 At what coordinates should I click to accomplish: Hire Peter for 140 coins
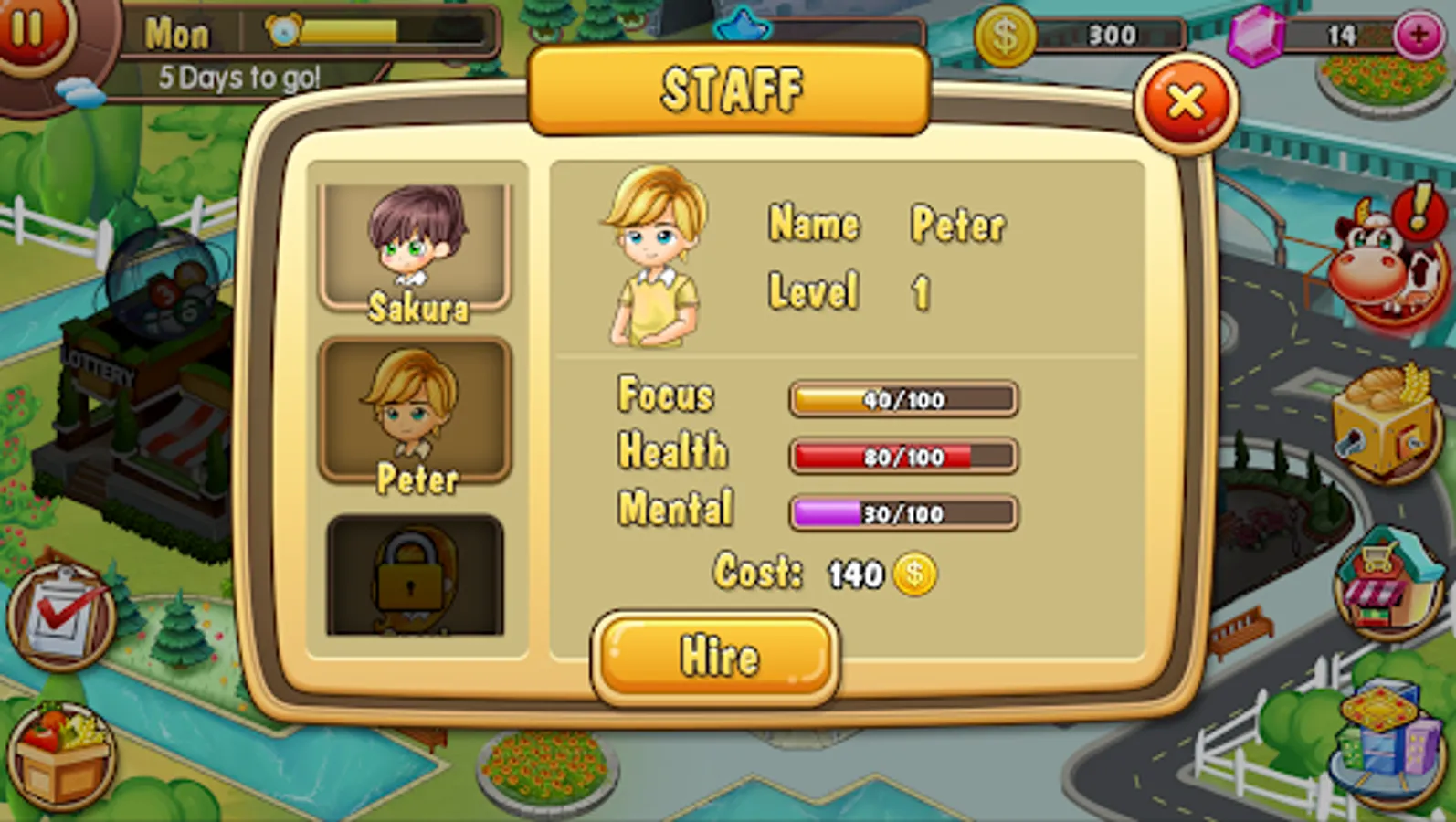click(x=716, y=654)
